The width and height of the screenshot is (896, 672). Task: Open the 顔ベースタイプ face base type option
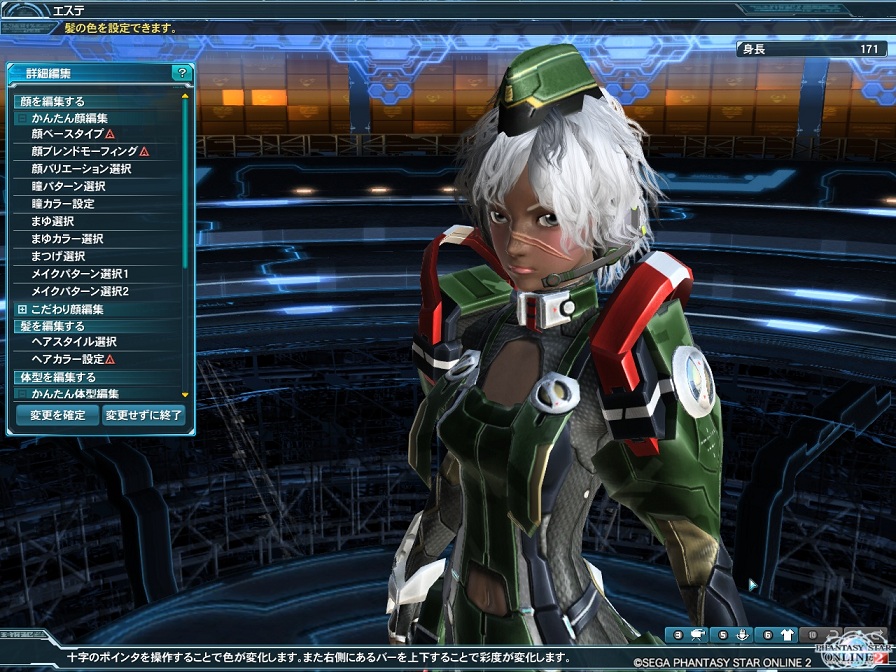pyautogui.click(x=68, y=133)
